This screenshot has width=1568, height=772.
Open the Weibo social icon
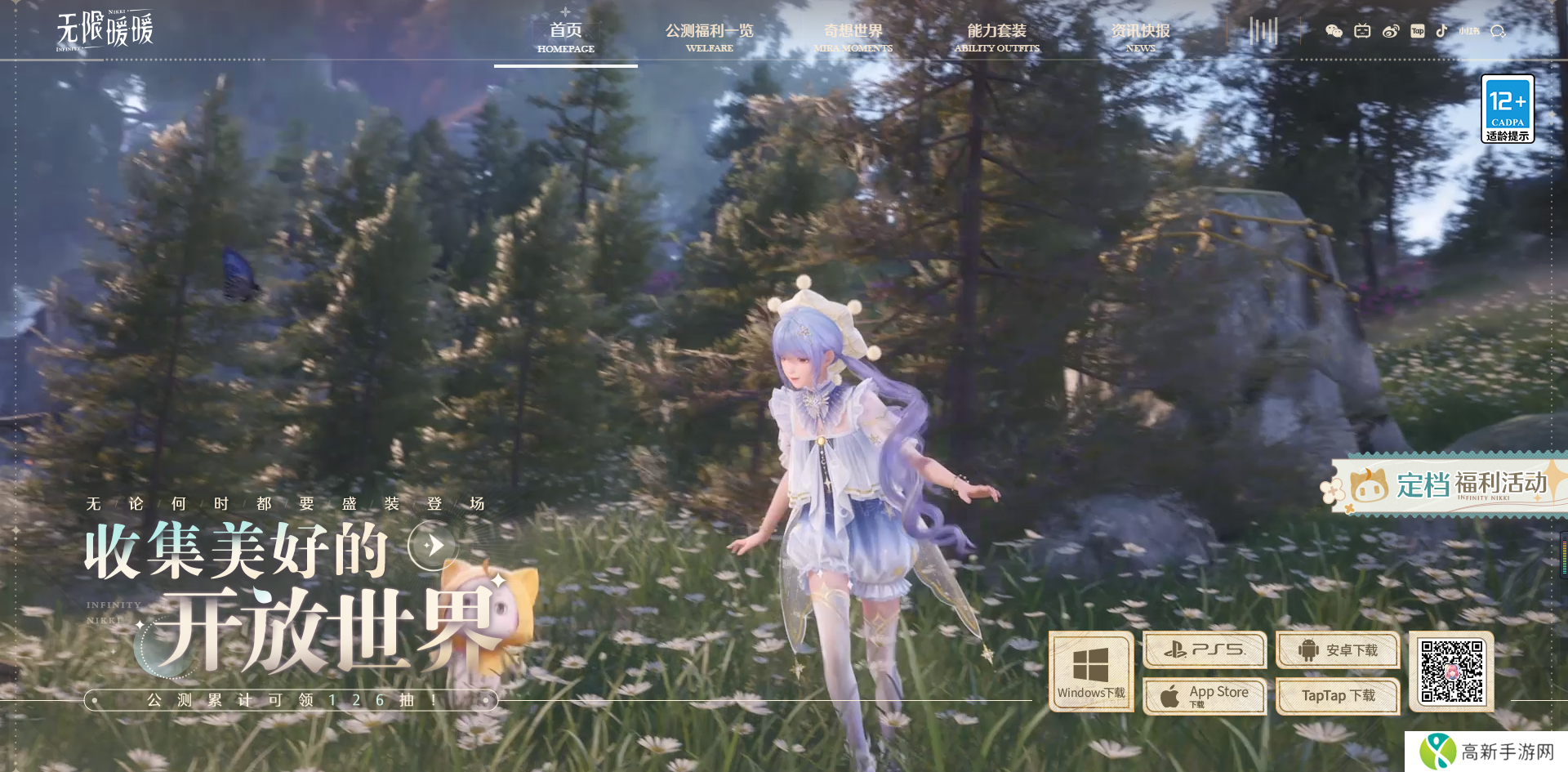point(1390,31)
